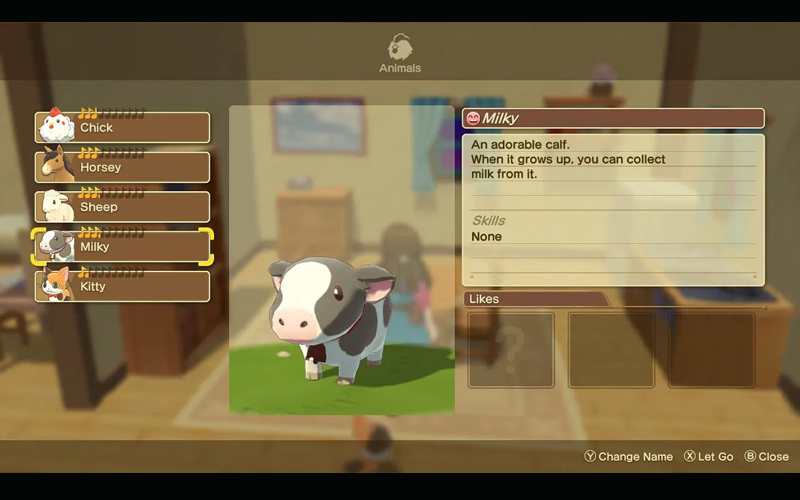
Task: Select the Milky calf entry
Action: [123, 247]
